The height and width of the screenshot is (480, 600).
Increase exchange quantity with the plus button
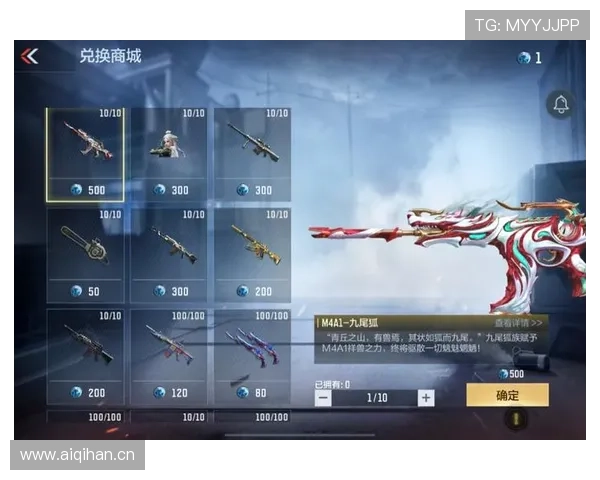426,397
